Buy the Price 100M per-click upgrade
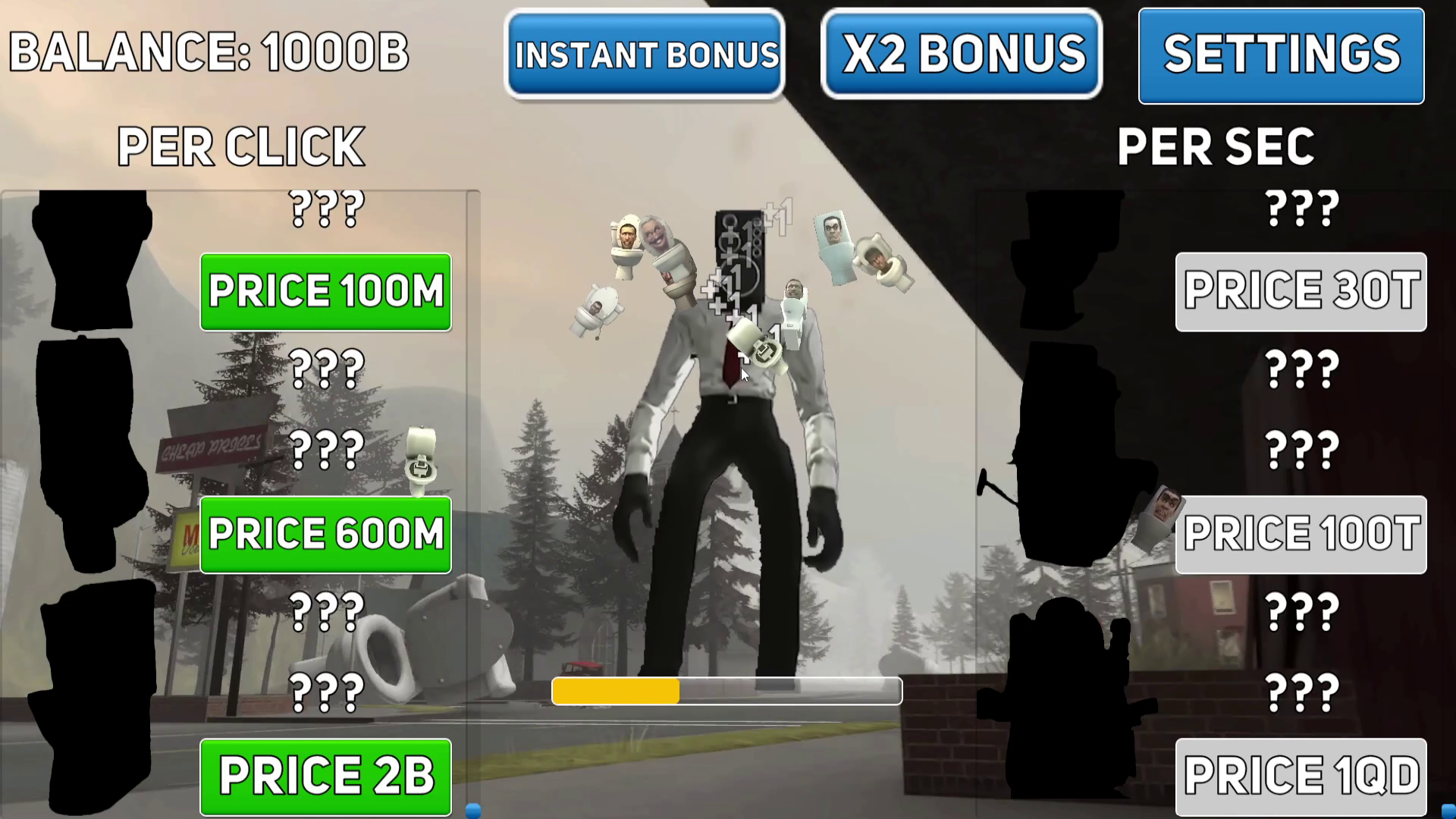1456x819 pixels. 325,292
